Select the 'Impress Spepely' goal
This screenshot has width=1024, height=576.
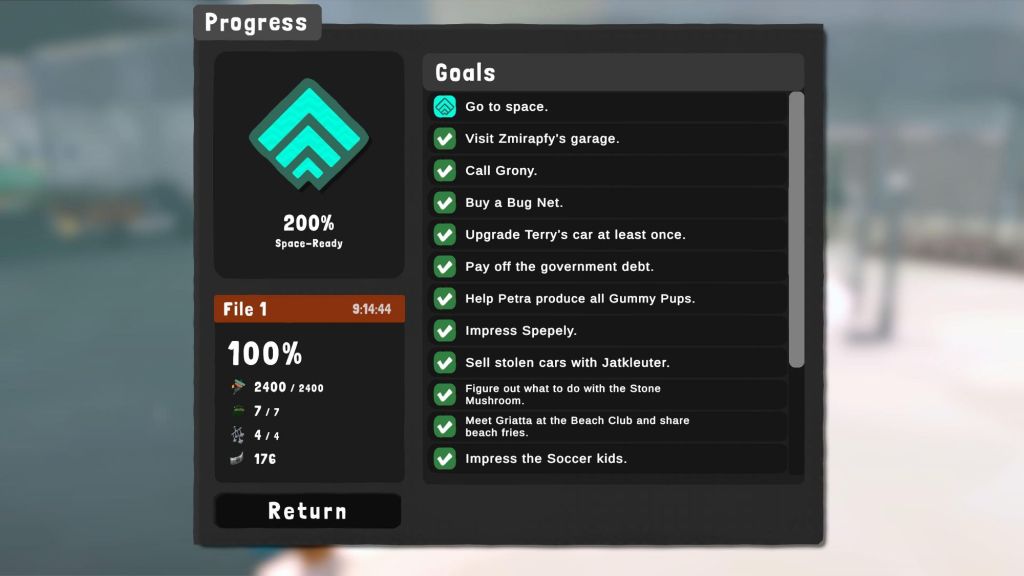click(x=608, y=331)
